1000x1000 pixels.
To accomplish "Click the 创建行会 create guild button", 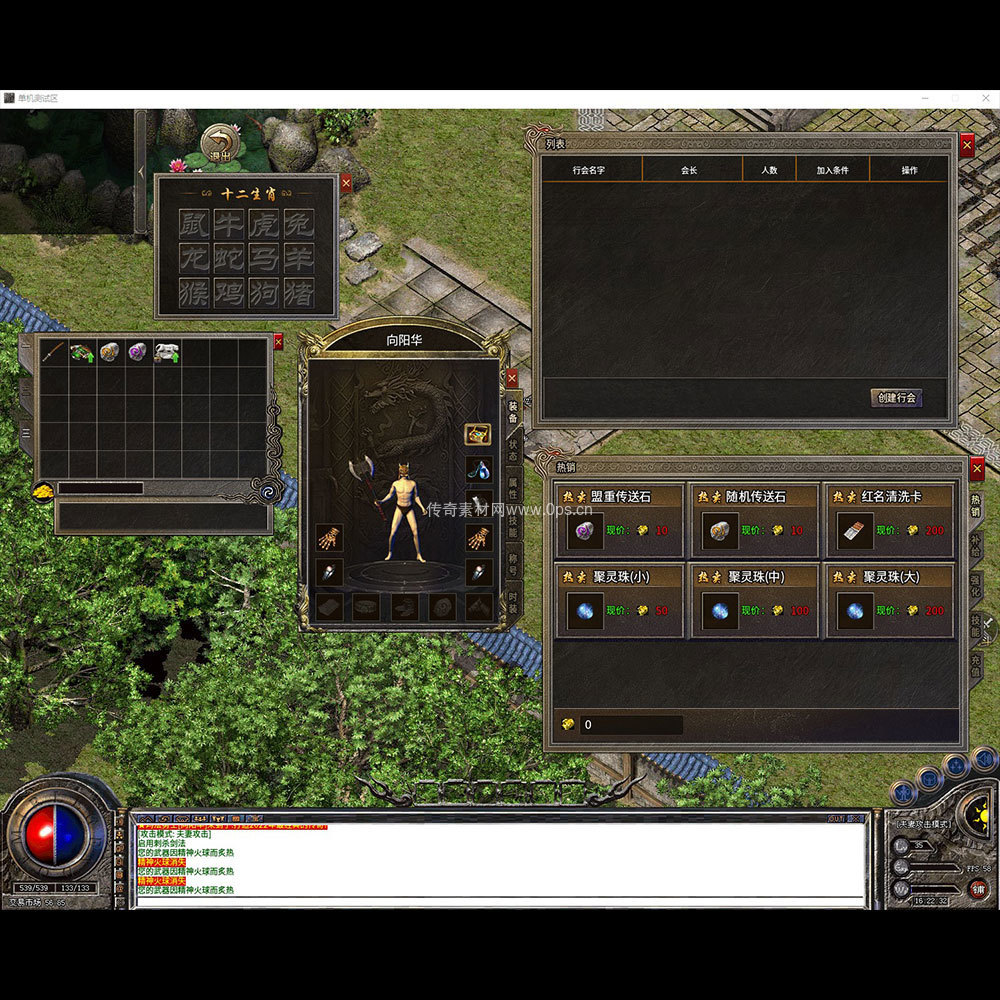I will (x=895, y=398).
